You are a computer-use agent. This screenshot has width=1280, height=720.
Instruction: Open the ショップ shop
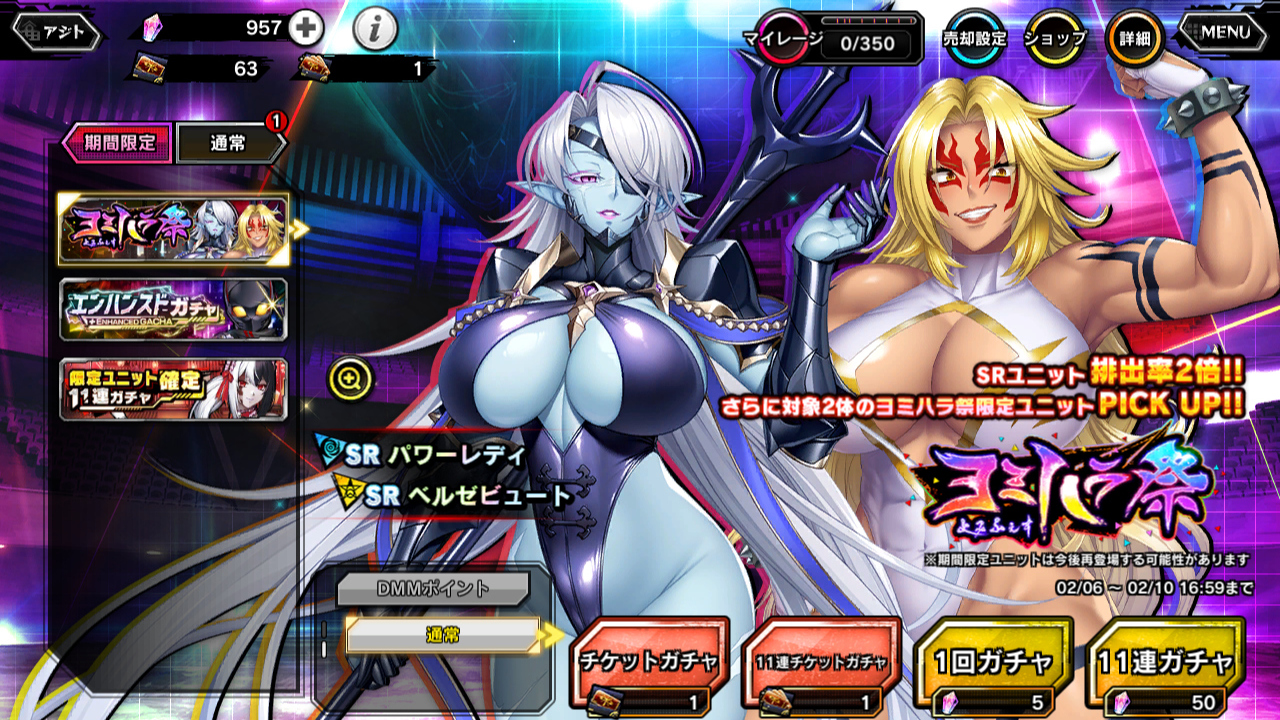pyautogui.click(x=1054, y=39)
